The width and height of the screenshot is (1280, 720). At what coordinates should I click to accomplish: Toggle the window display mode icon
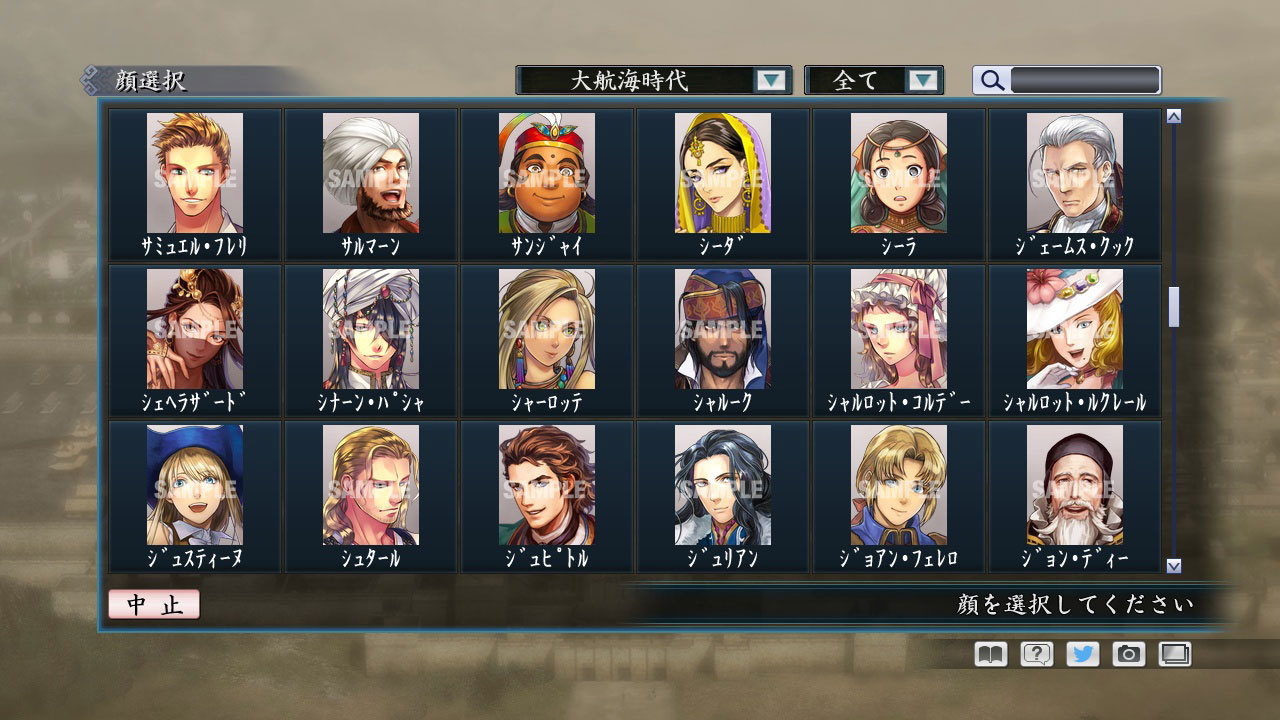tap(1175, 654)
